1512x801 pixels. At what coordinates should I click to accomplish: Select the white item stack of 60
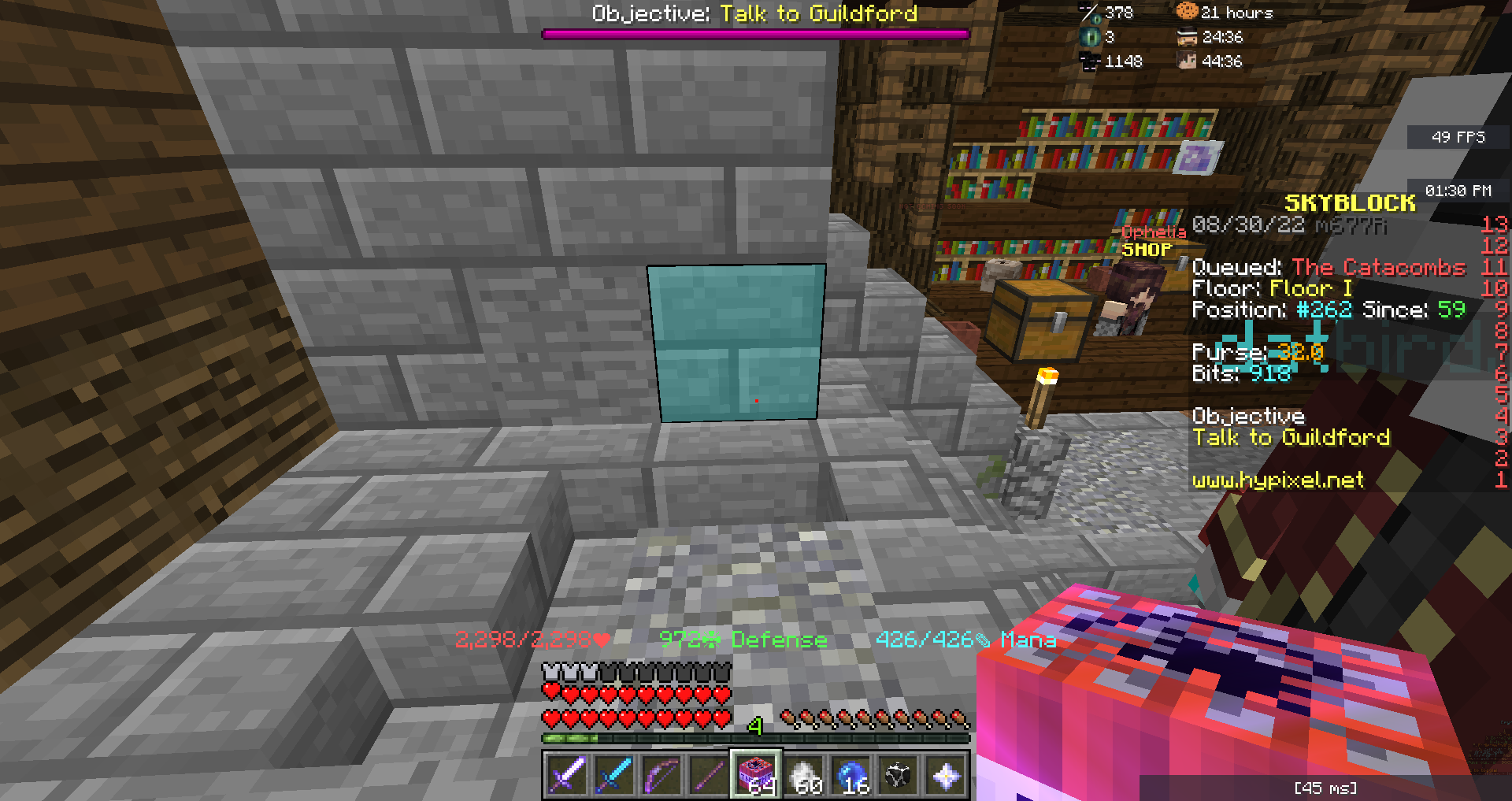point(803,776)
